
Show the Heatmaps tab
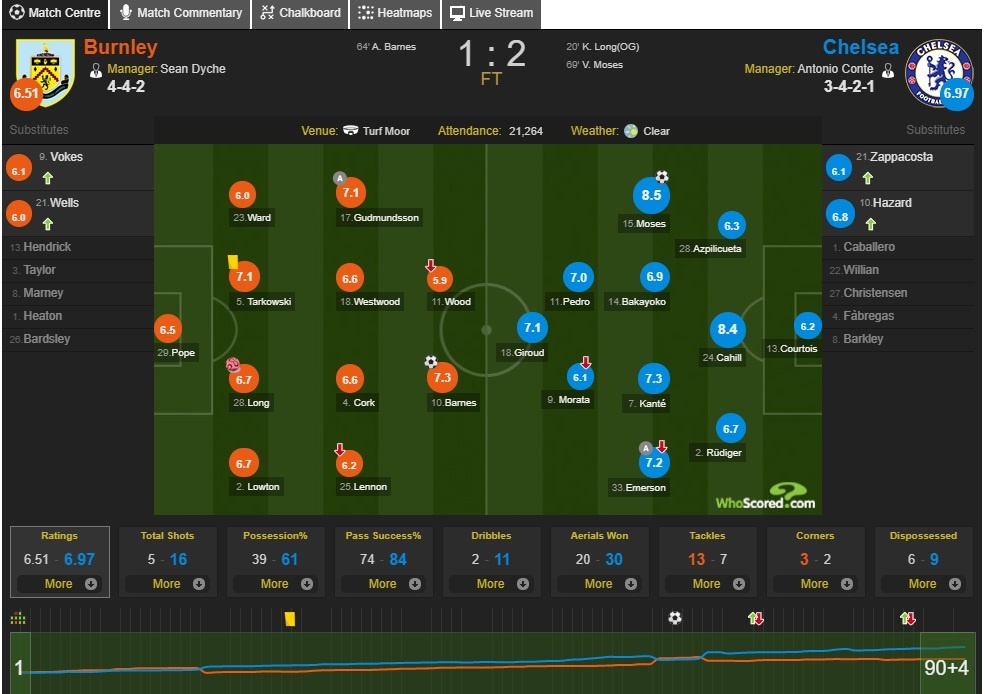tap(395, 13)
